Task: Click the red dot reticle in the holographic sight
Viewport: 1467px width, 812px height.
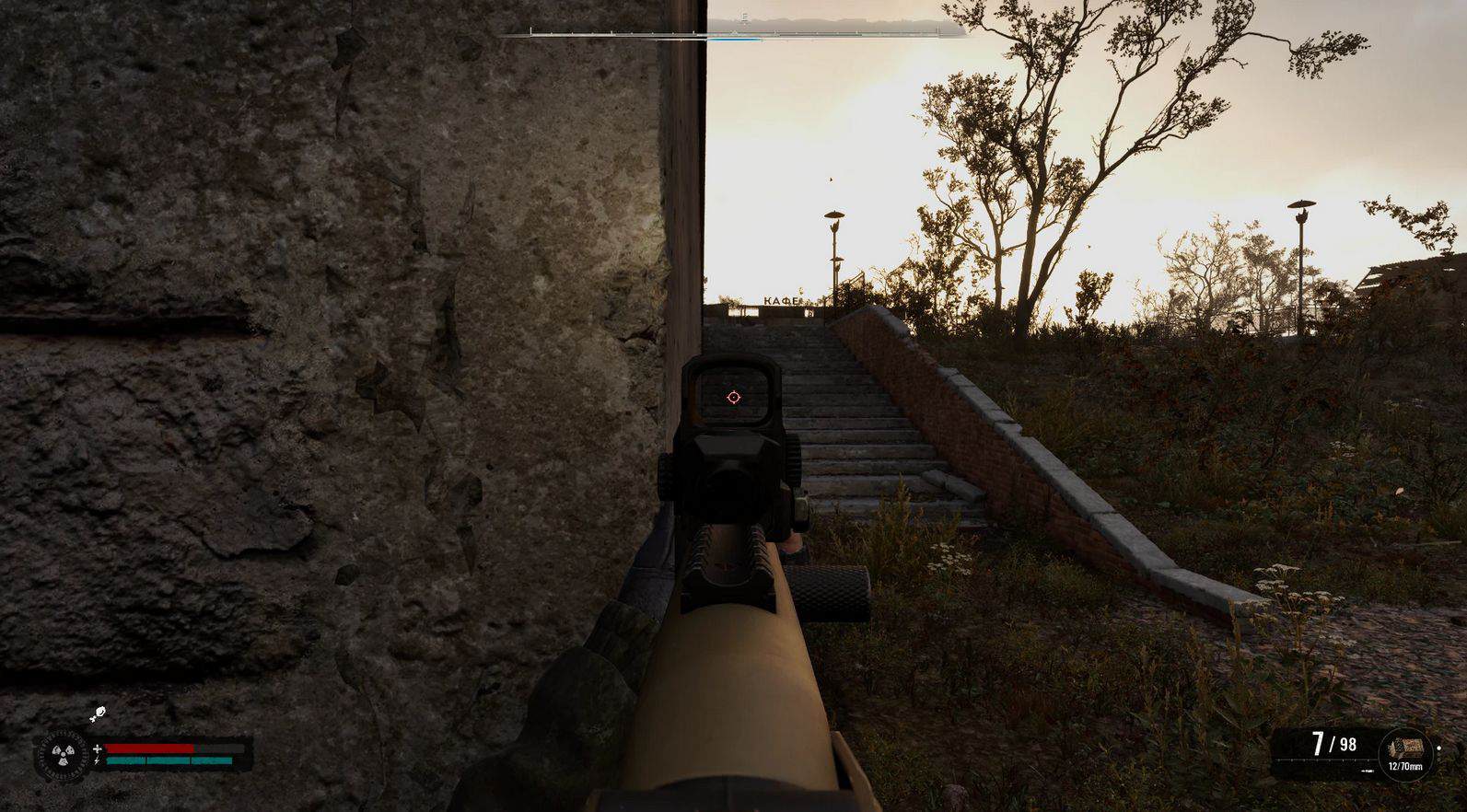Action: coord(733,397)
